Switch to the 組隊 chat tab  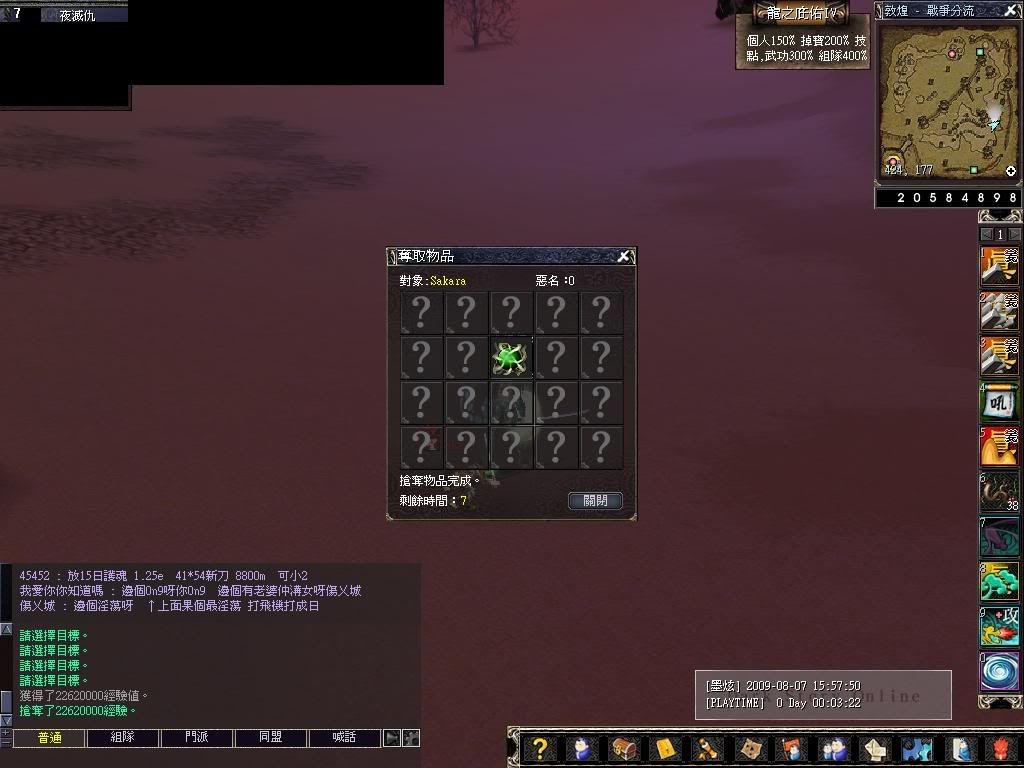point(122,738)
